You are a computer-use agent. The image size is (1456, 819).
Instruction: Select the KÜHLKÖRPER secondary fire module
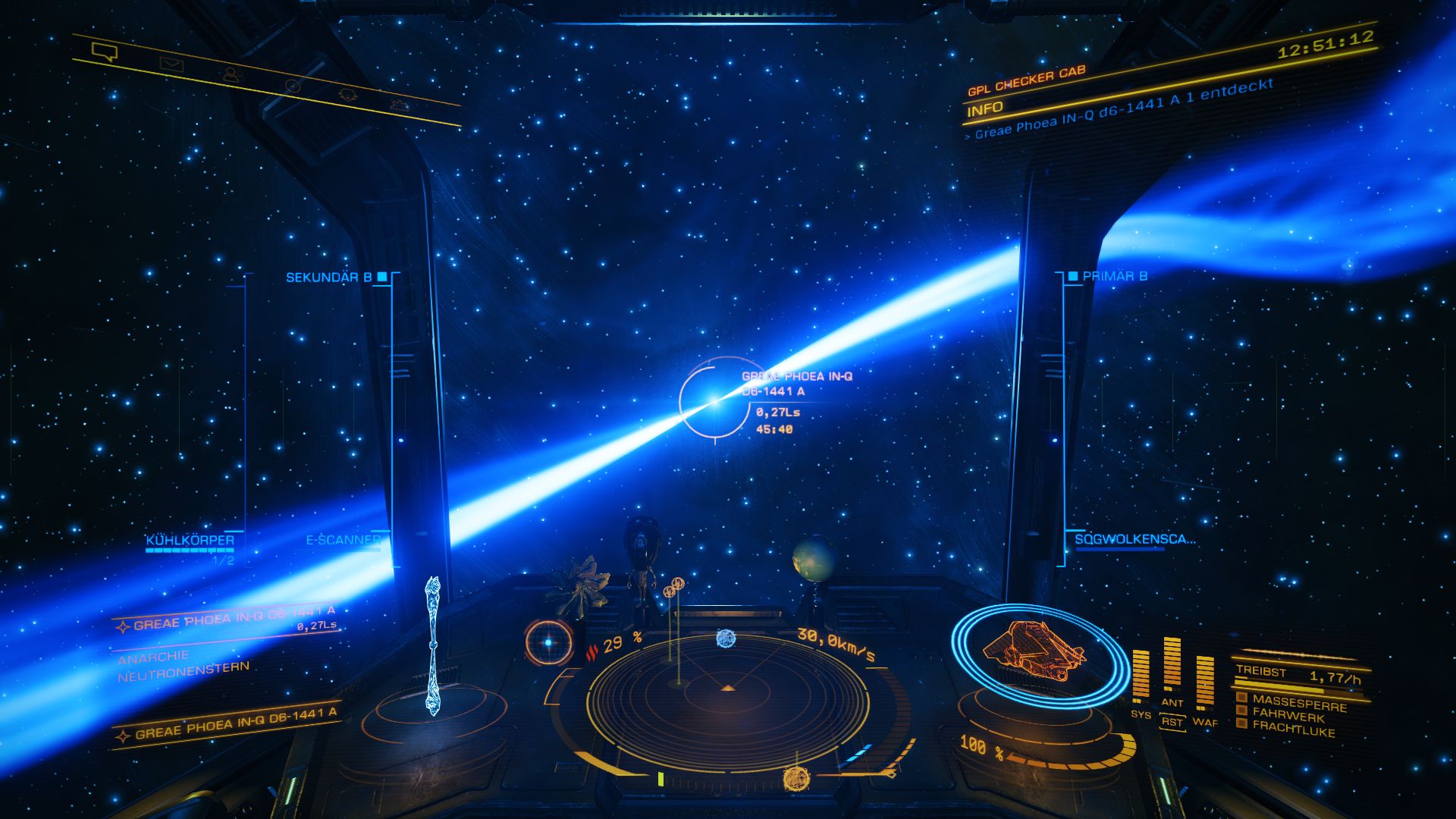[190, 541]
